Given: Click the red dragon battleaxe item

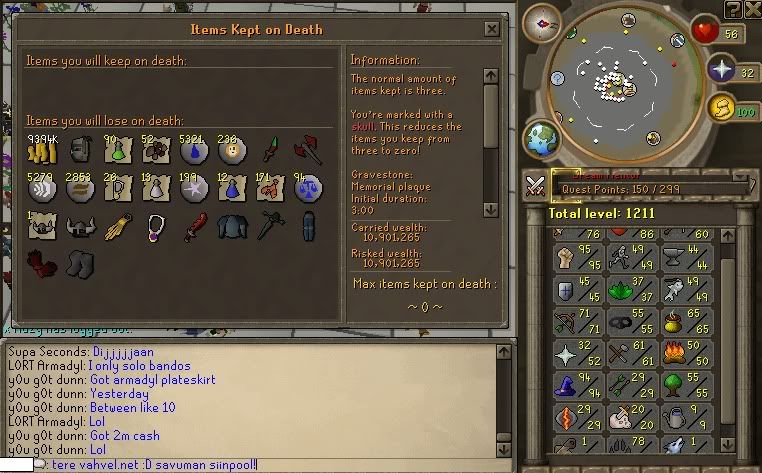Looking at the screenshot, I should pyautogui.click(x=306, y=153).
